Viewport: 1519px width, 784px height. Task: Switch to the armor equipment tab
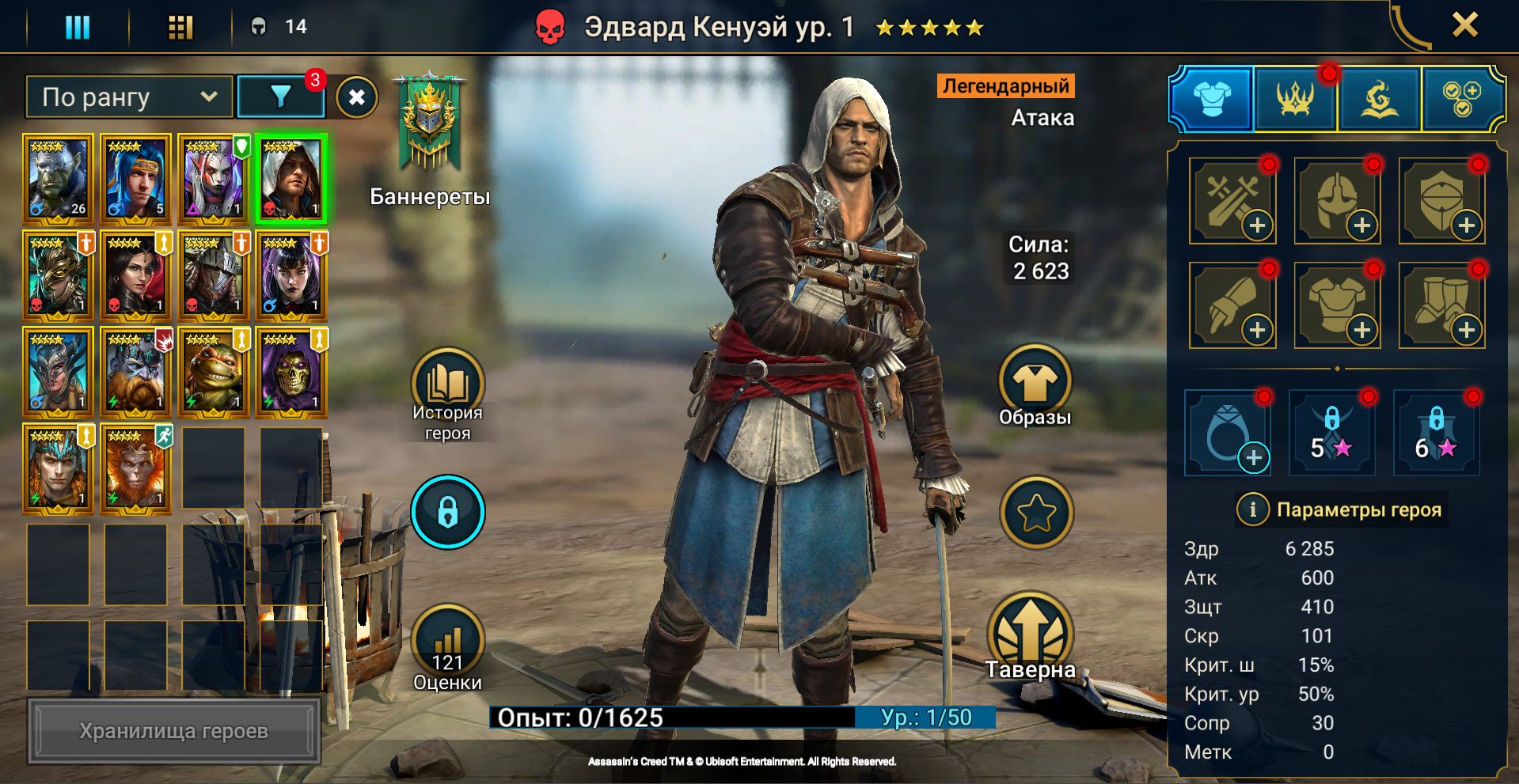(x=1212, y=100)
